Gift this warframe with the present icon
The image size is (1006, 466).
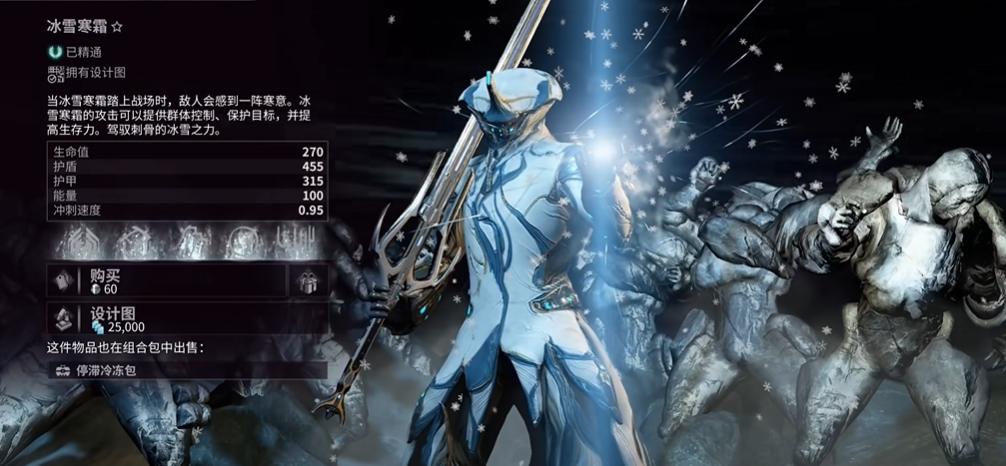[308, 281]
